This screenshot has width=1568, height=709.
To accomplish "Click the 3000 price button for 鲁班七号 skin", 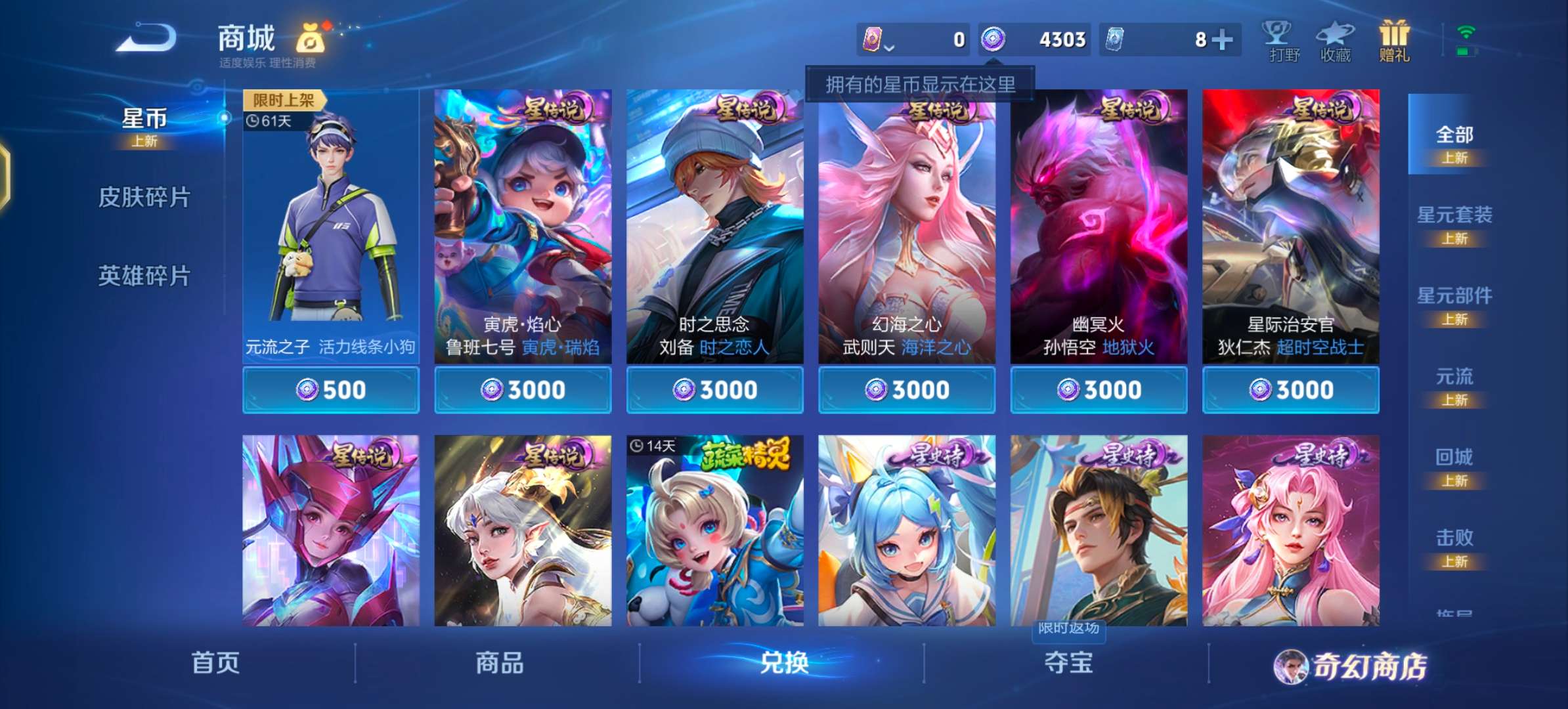I will 523,389.
